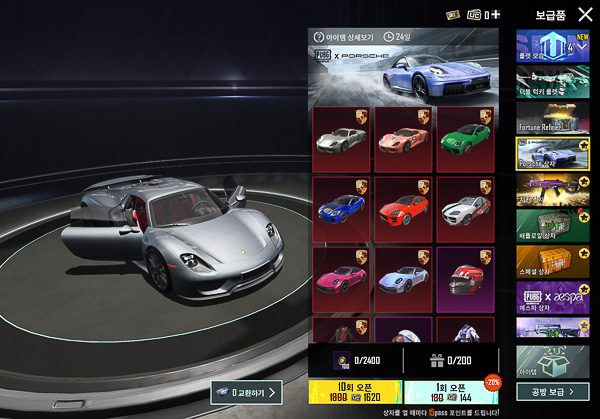Select the salmon-pink Porsche reward tile
Screen dimensions: 600x419
(x=403, y=138)
